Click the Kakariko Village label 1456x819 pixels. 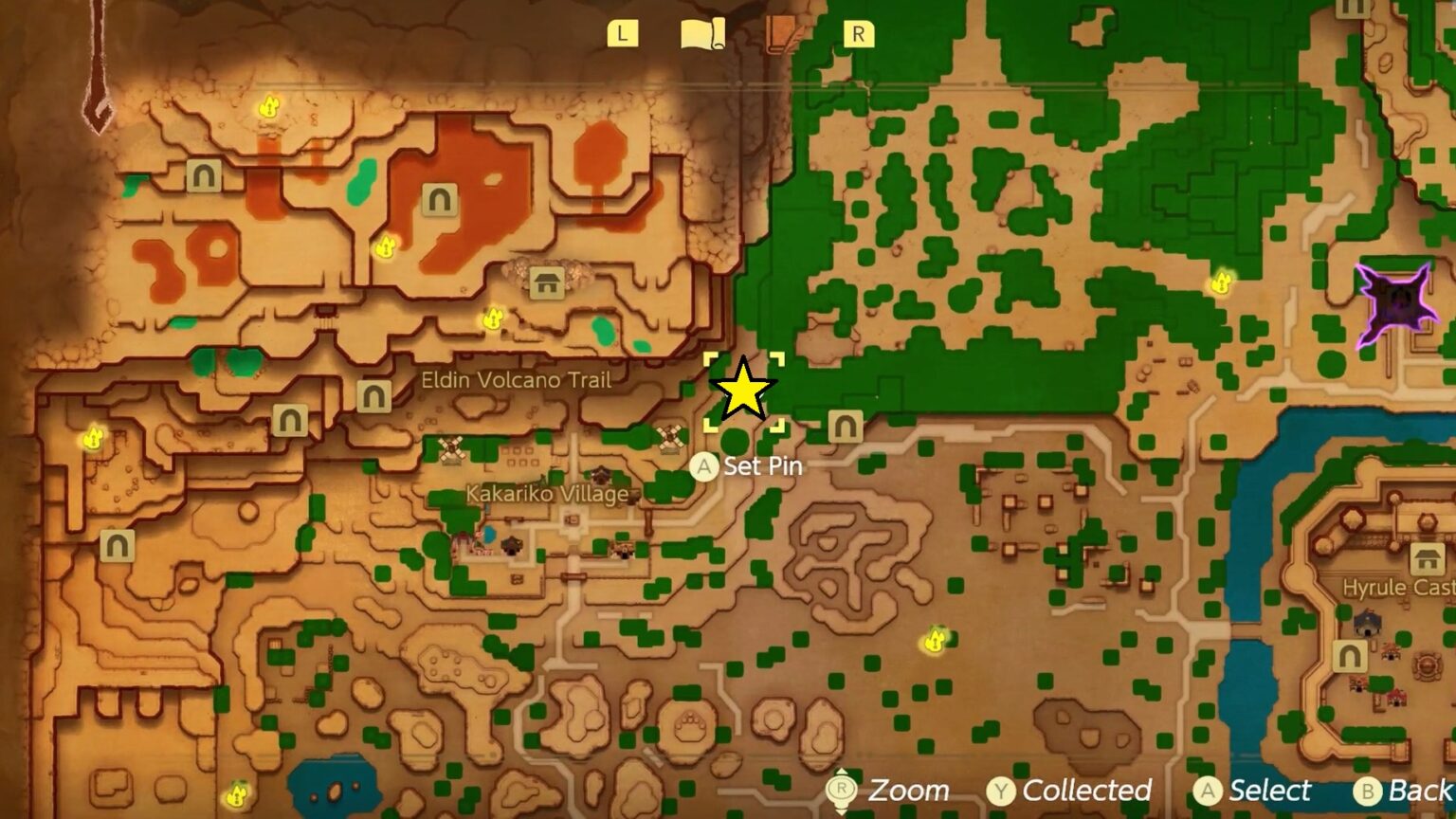pyautogui.click(x=548, y=493)
